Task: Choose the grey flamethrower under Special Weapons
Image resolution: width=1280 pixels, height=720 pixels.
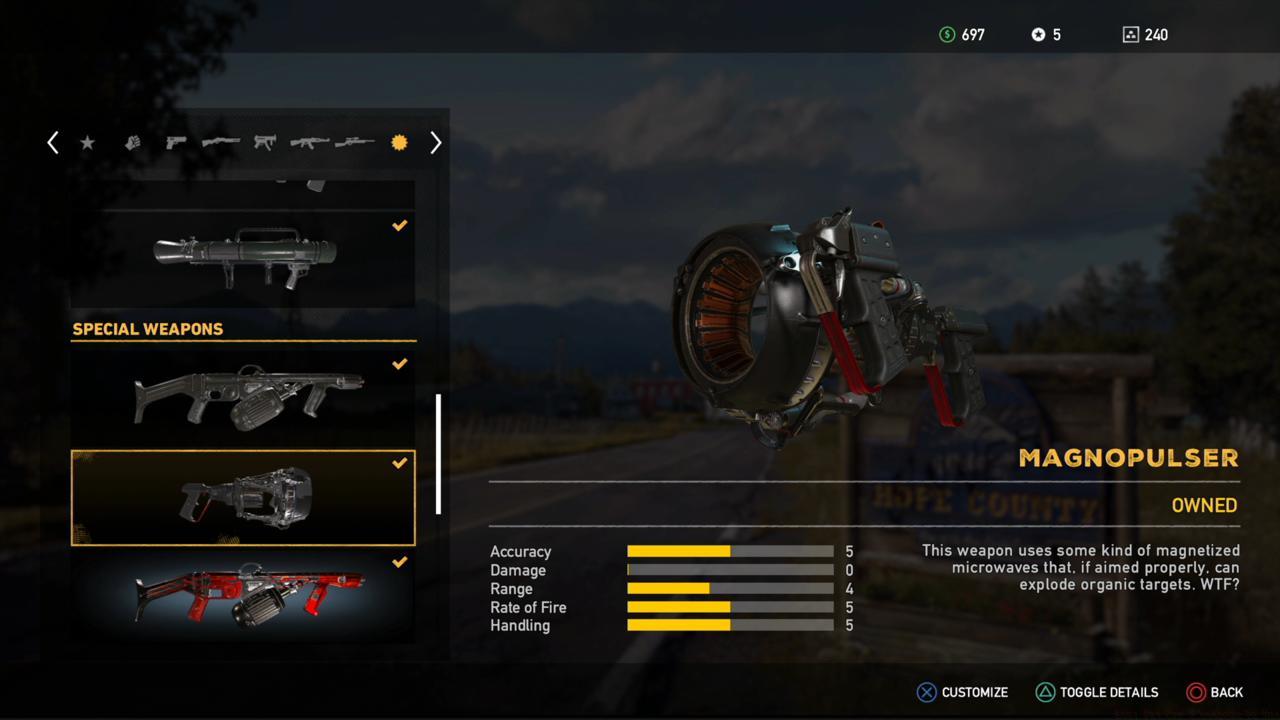Action: point(242,395)
